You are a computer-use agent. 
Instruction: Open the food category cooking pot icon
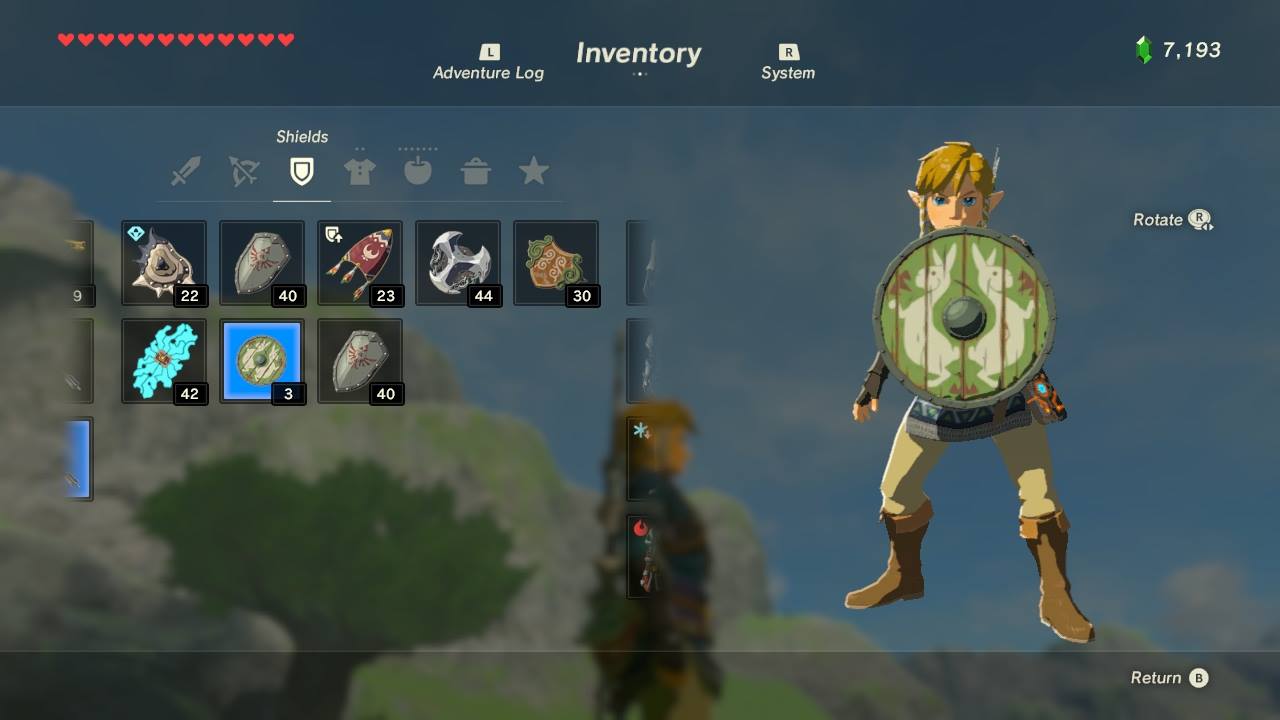[475, 172]
